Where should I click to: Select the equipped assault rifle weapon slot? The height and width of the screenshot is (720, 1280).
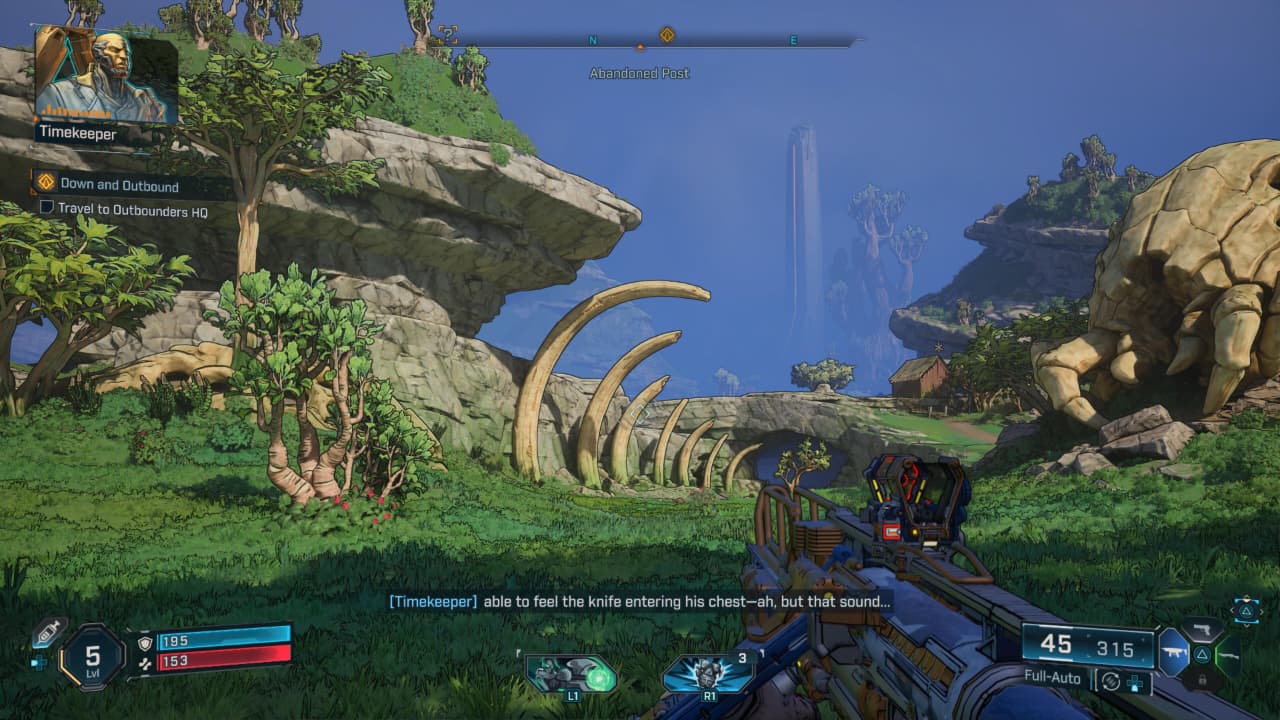1172,652
